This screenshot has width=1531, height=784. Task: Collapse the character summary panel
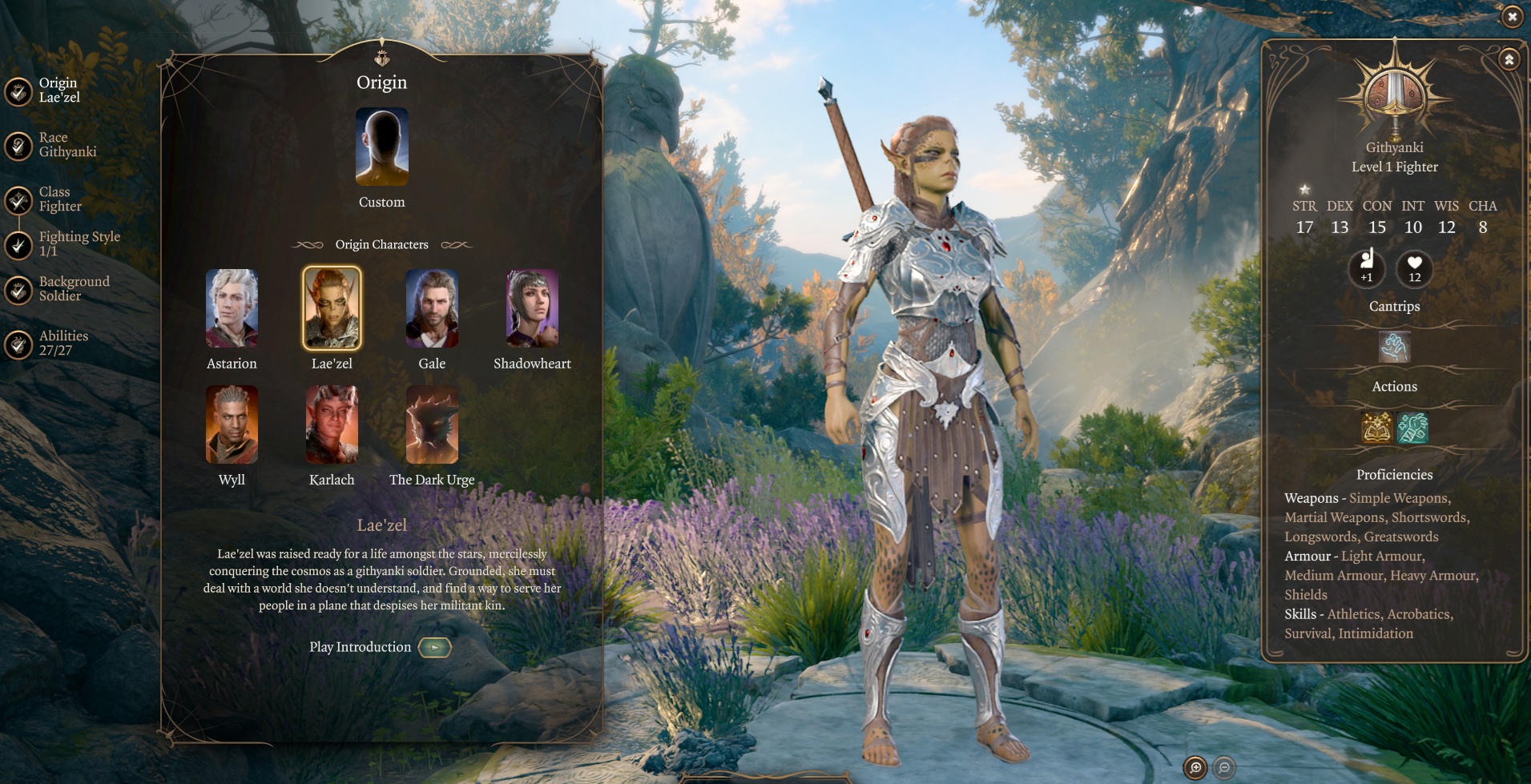click(1509, 59)
